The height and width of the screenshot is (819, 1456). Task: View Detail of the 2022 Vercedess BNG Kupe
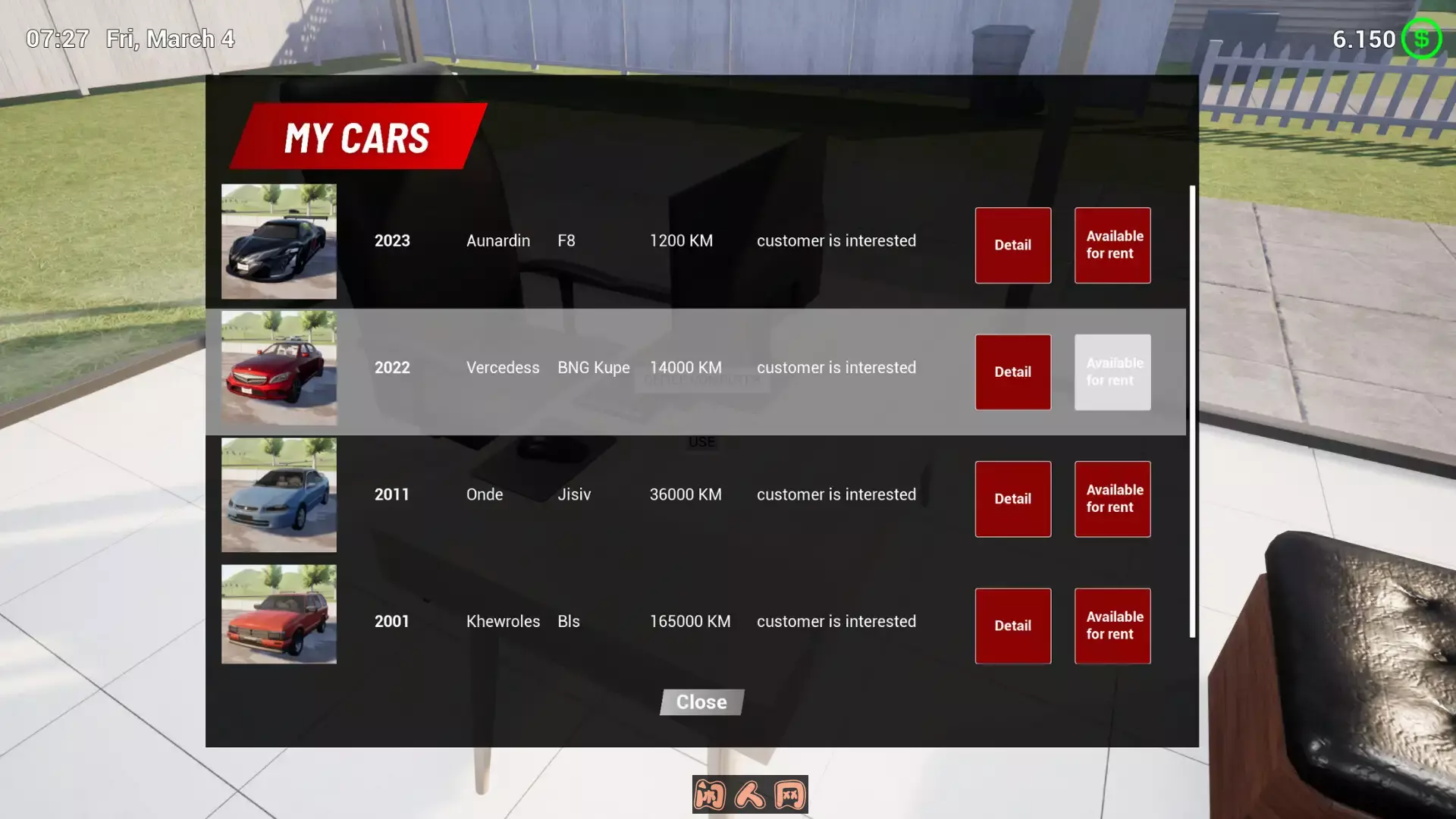tap(1012, 372)
